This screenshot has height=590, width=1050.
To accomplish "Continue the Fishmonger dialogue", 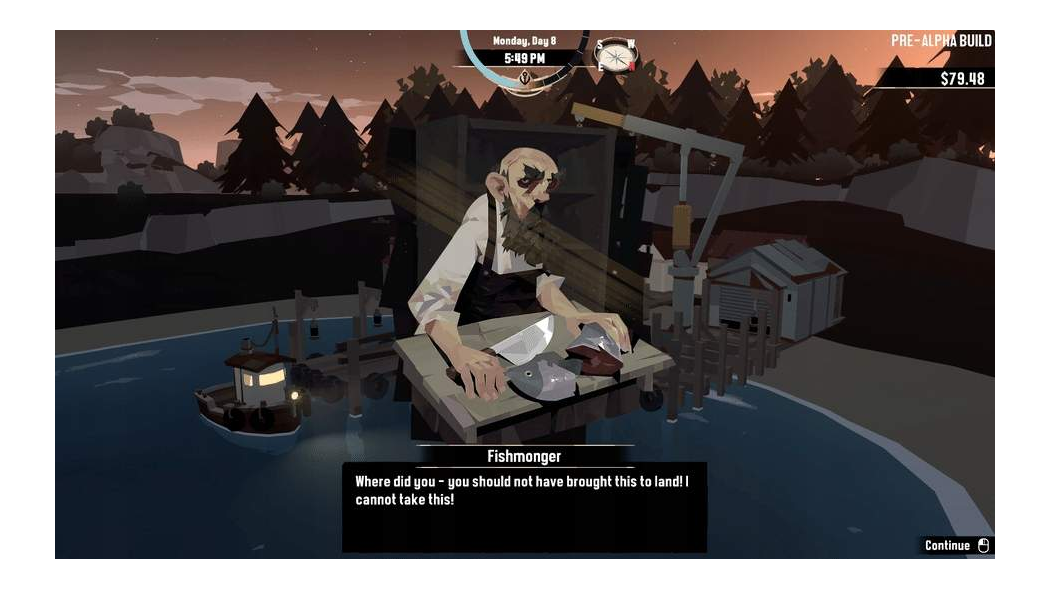I will click(956, 546).
